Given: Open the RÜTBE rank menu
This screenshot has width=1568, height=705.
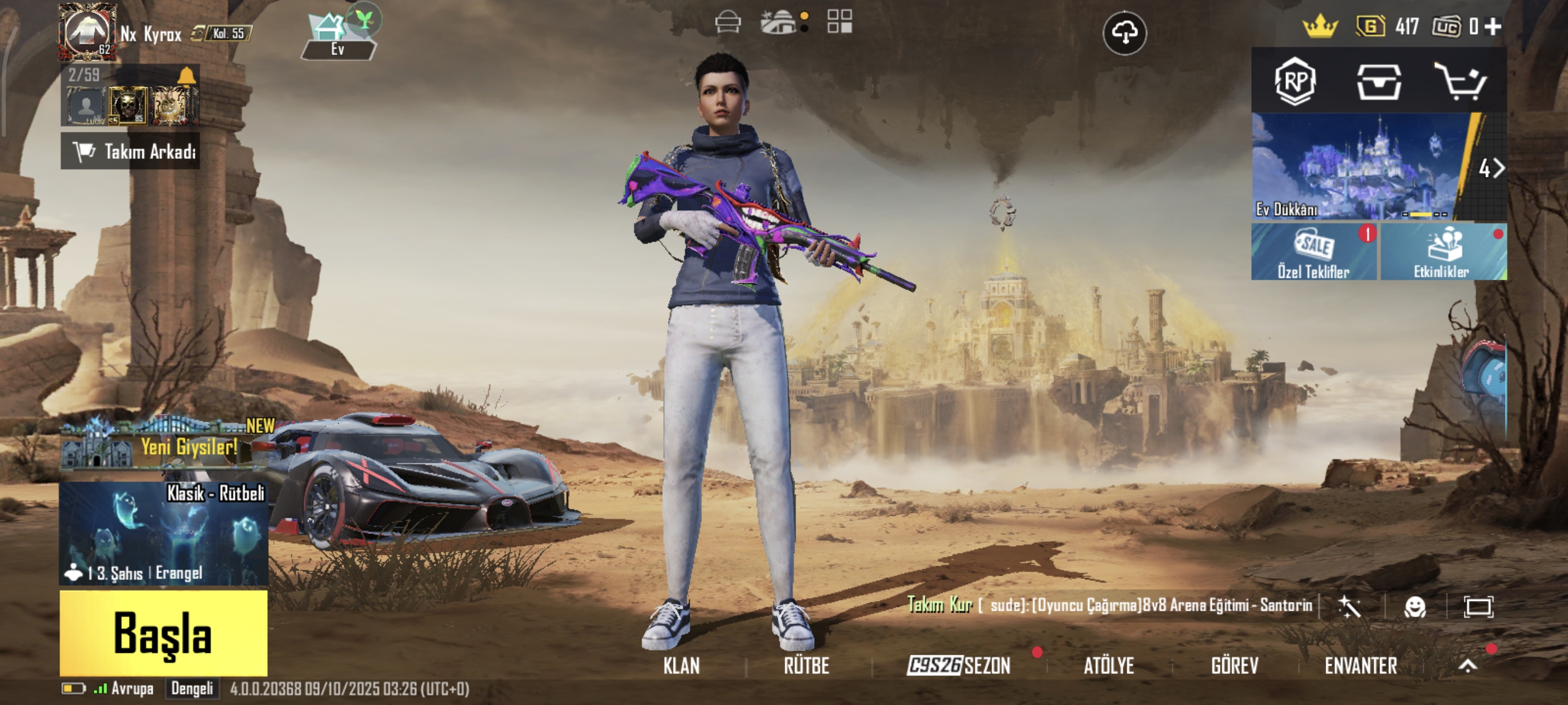Looking at the screenshot, I should tap(807, 666).
